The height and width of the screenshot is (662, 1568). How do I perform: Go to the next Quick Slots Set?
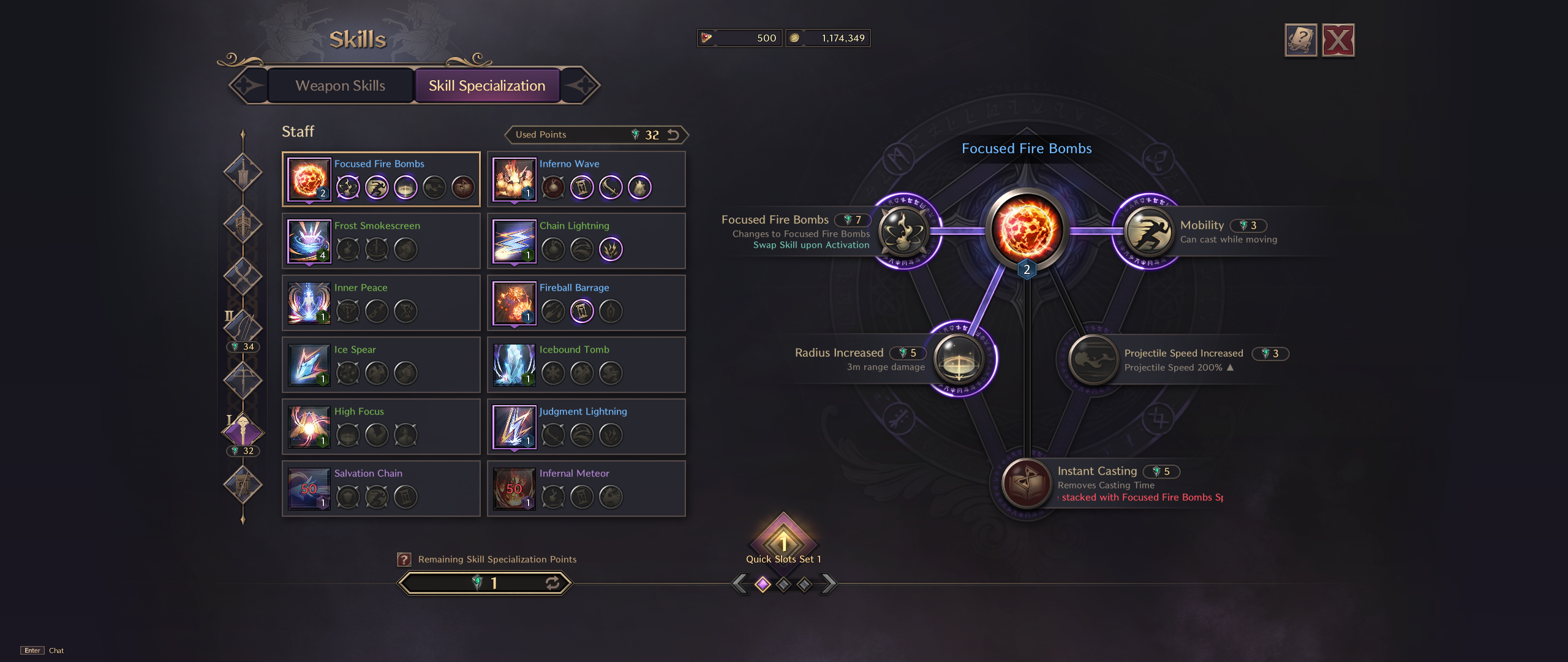(x=828, y=584)
